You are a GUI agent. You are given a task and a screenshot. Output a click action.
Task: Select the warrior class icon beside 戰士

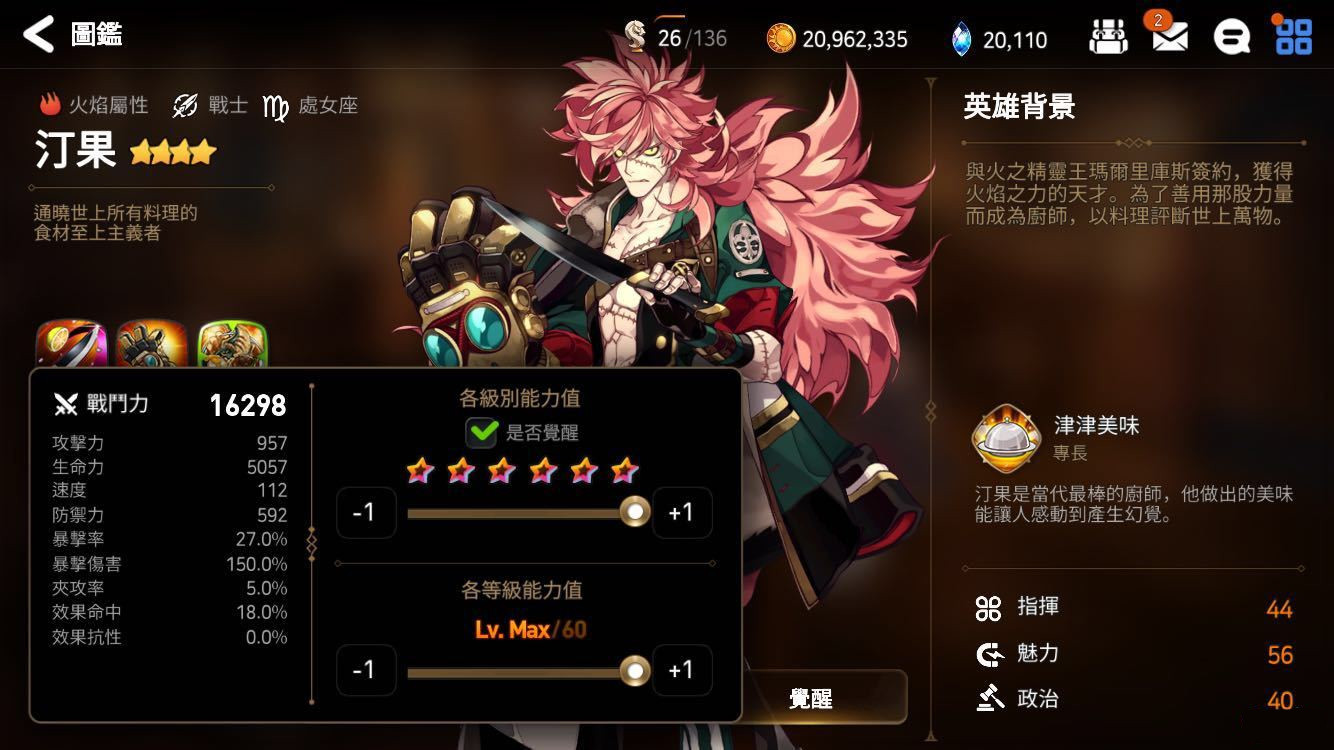click(x=182, y=104)
